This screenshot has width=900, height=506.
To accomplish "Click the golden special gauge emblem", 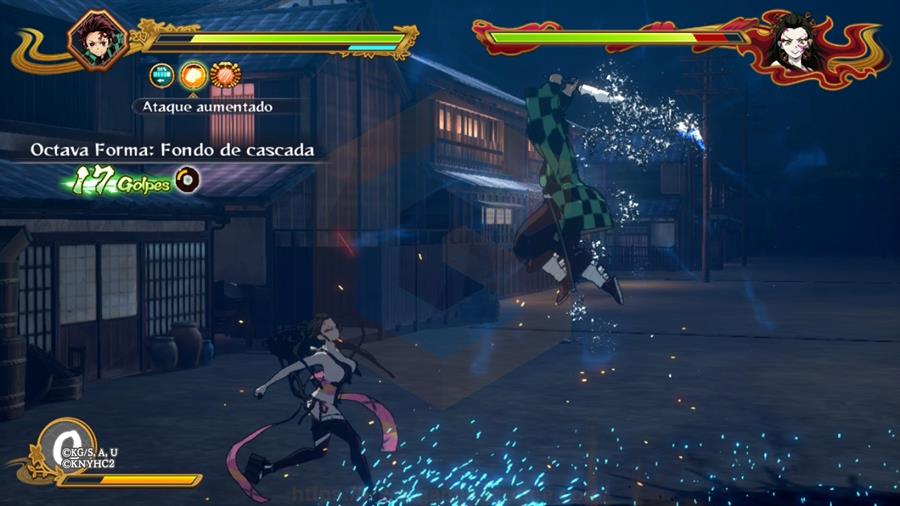I will click(63, 446).
